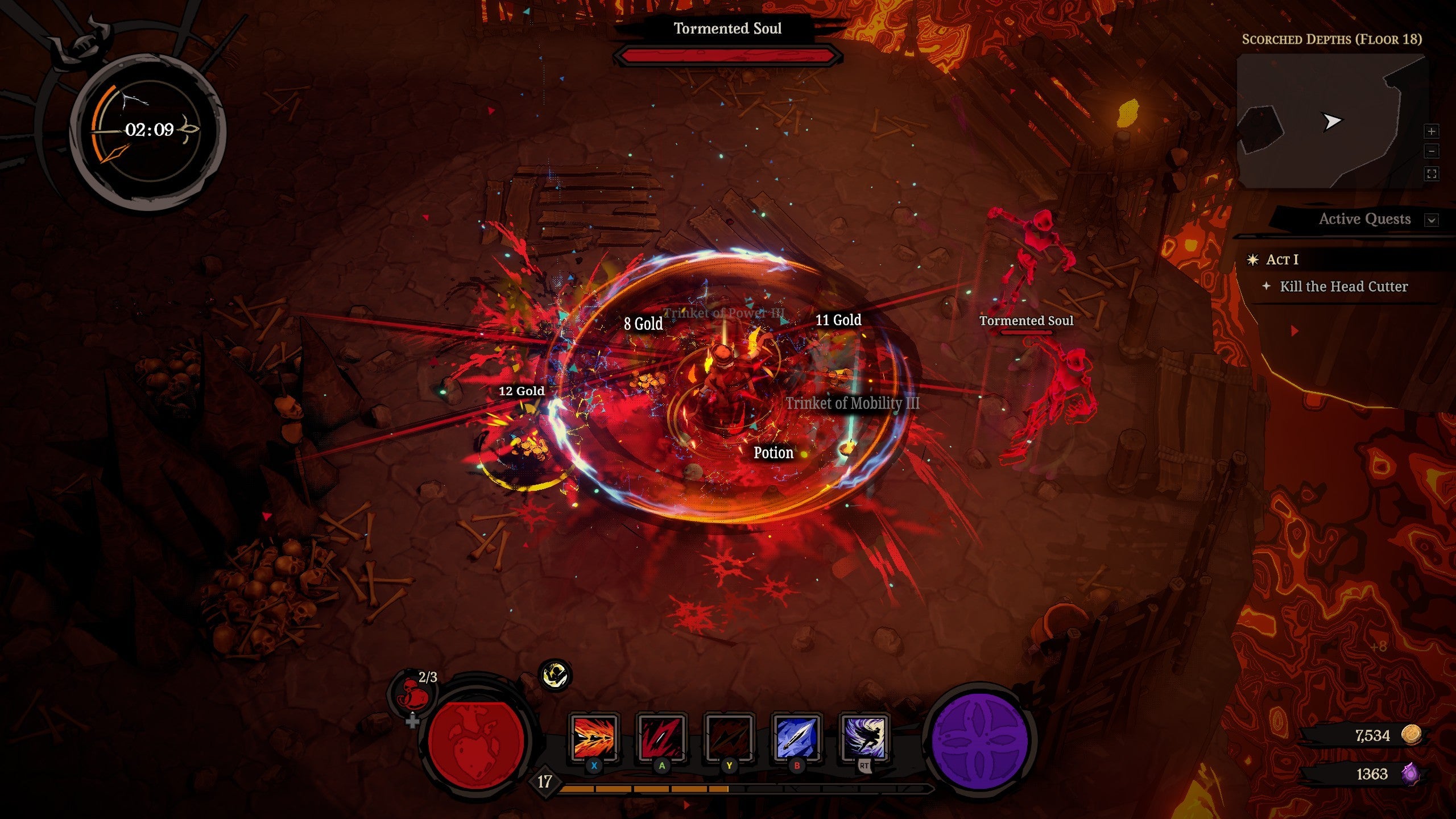The width and height of the screenshot is (1456, 819).
Task: Grab the 11 Gold loot label
Action: 838,320
